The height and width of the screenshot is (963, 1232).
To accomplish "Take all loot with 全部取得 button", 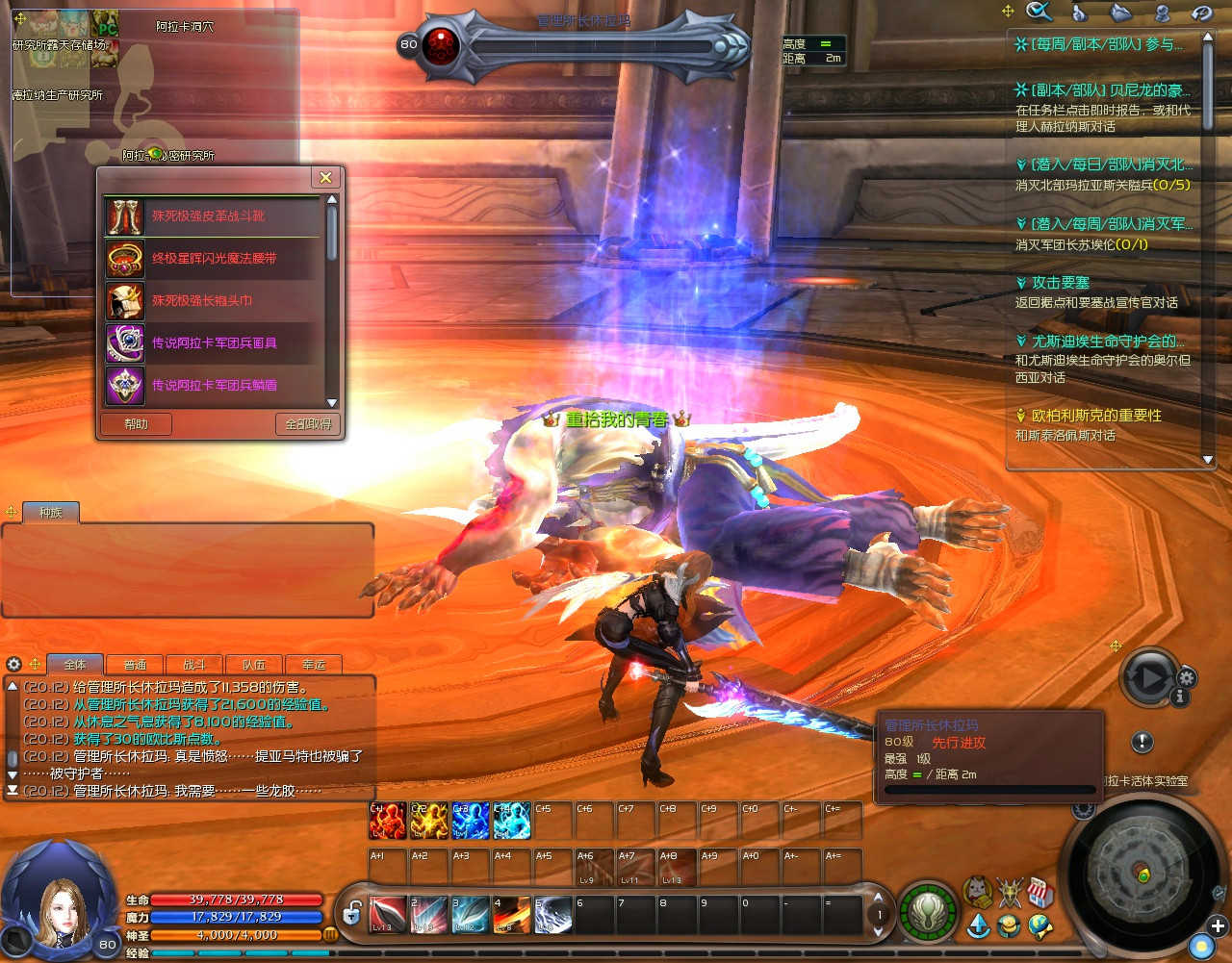I will [x=308, y=424].
